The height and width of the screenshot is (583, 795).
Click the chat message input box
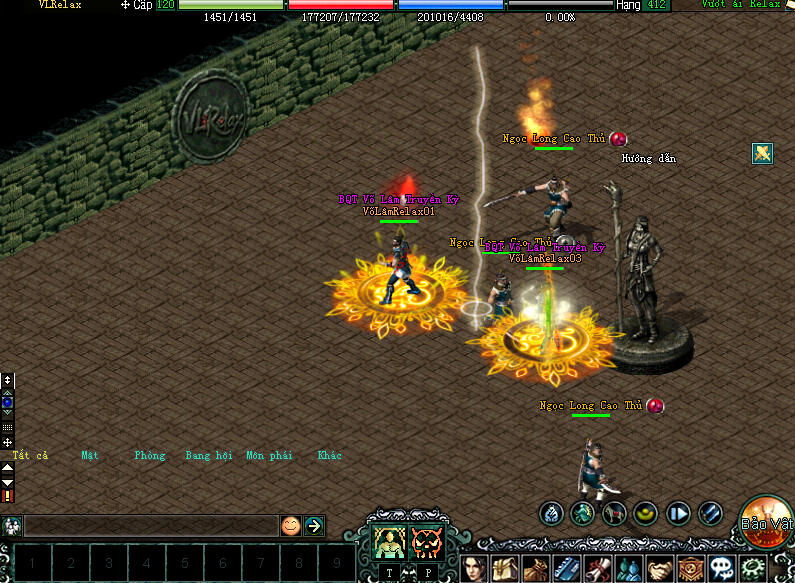click(x=150, y=525)
